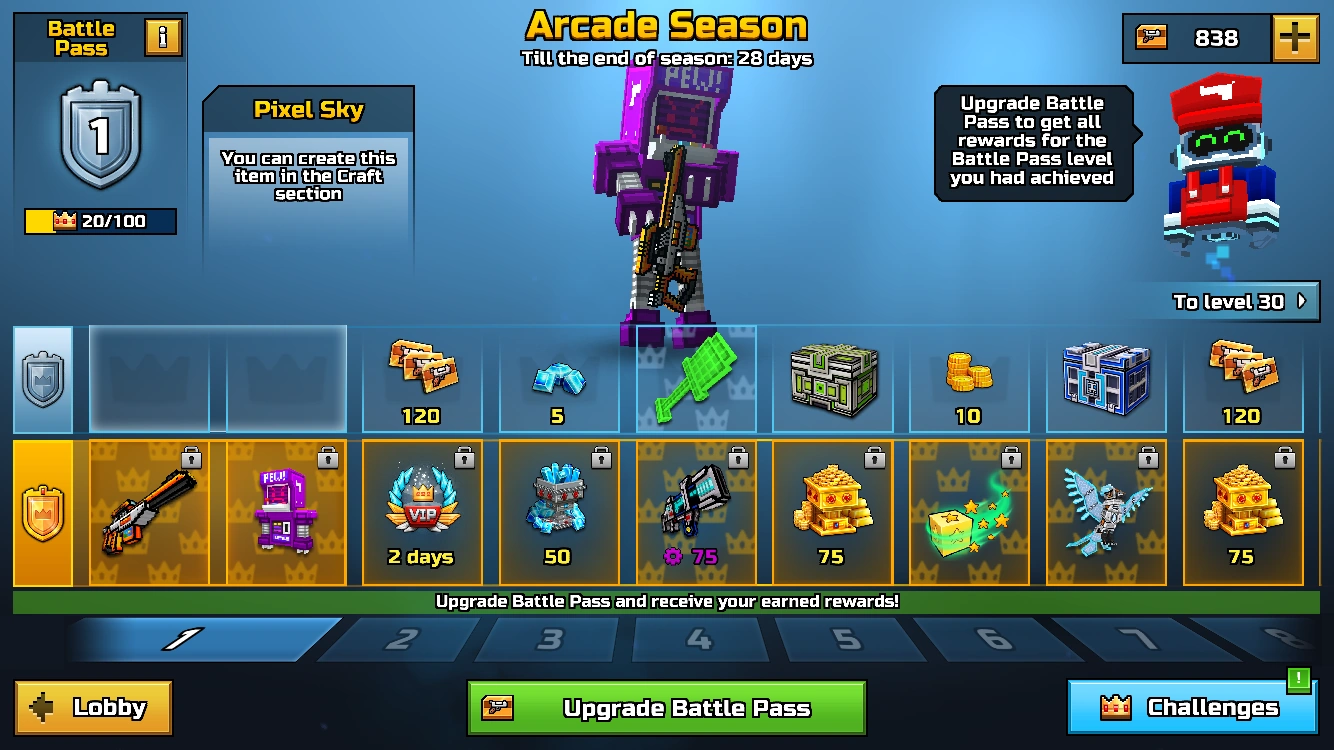This screenshot has height=750, width=1334.
Task: Select the blue chest reward
Action: coord(1106,378)
